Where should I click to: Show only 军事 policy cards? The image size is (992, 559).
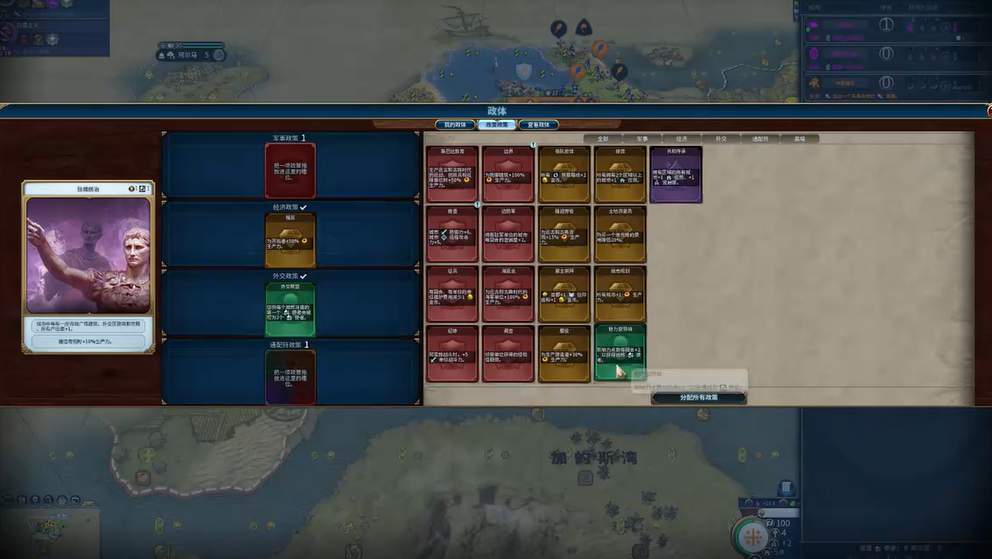[642, 139]
